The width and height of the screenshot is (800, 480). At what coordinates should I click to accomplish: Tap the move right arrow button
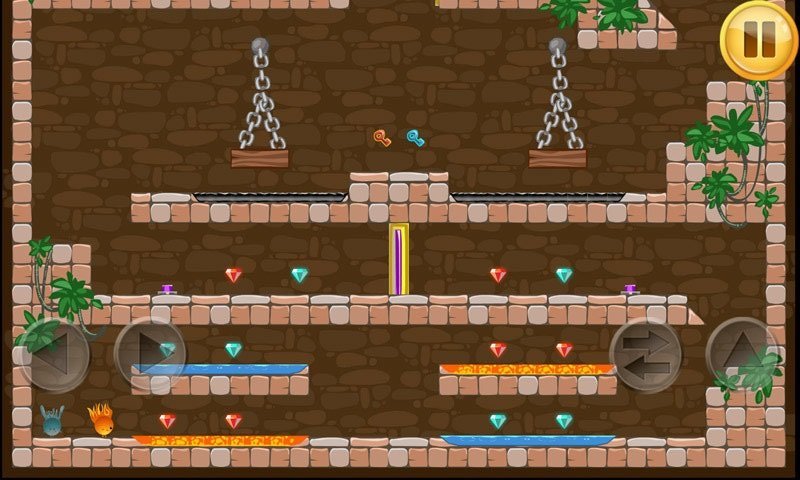pyautogui.click(x=150, y=355)
